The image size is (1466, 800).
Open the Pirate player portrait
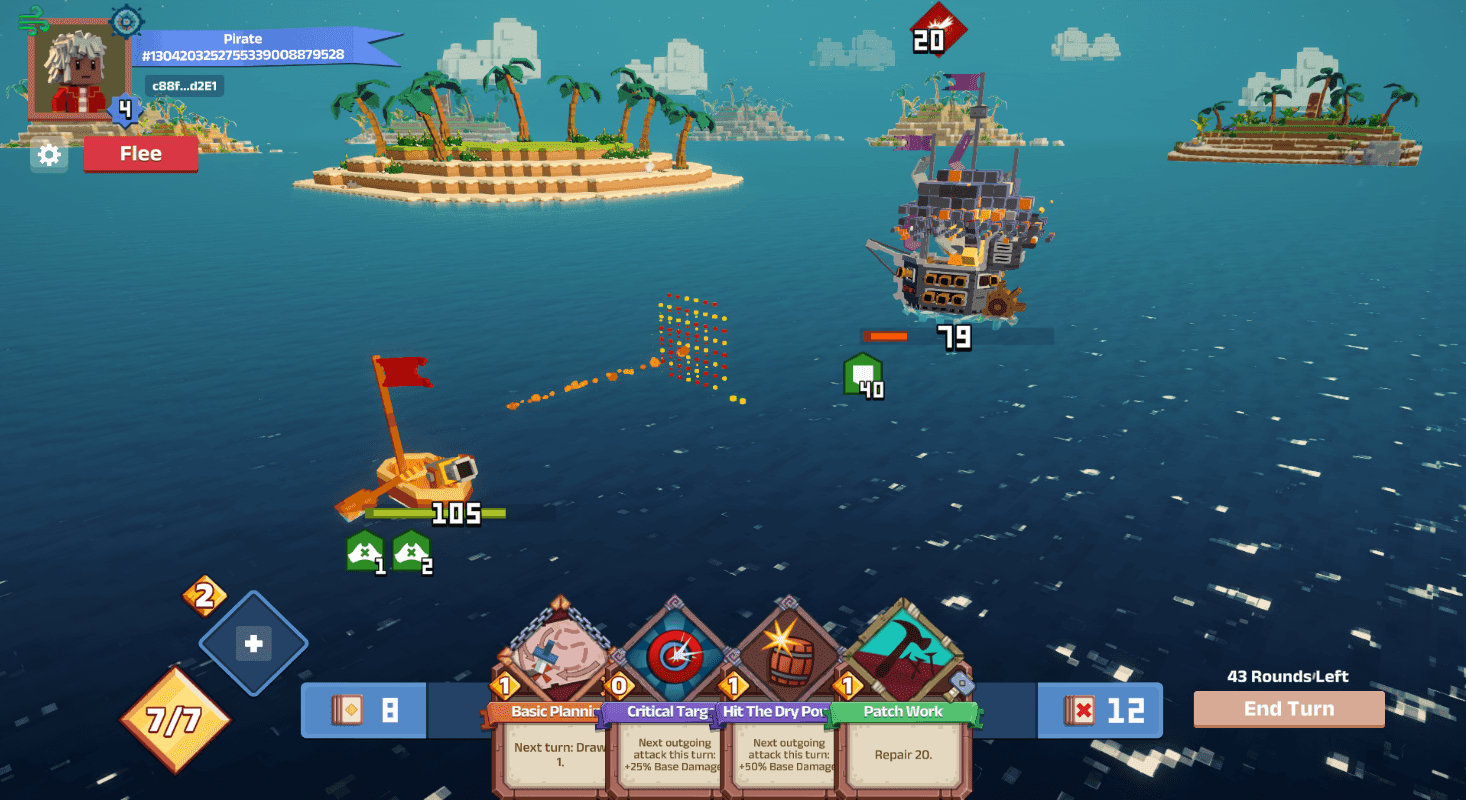click(x=79, y=68)
